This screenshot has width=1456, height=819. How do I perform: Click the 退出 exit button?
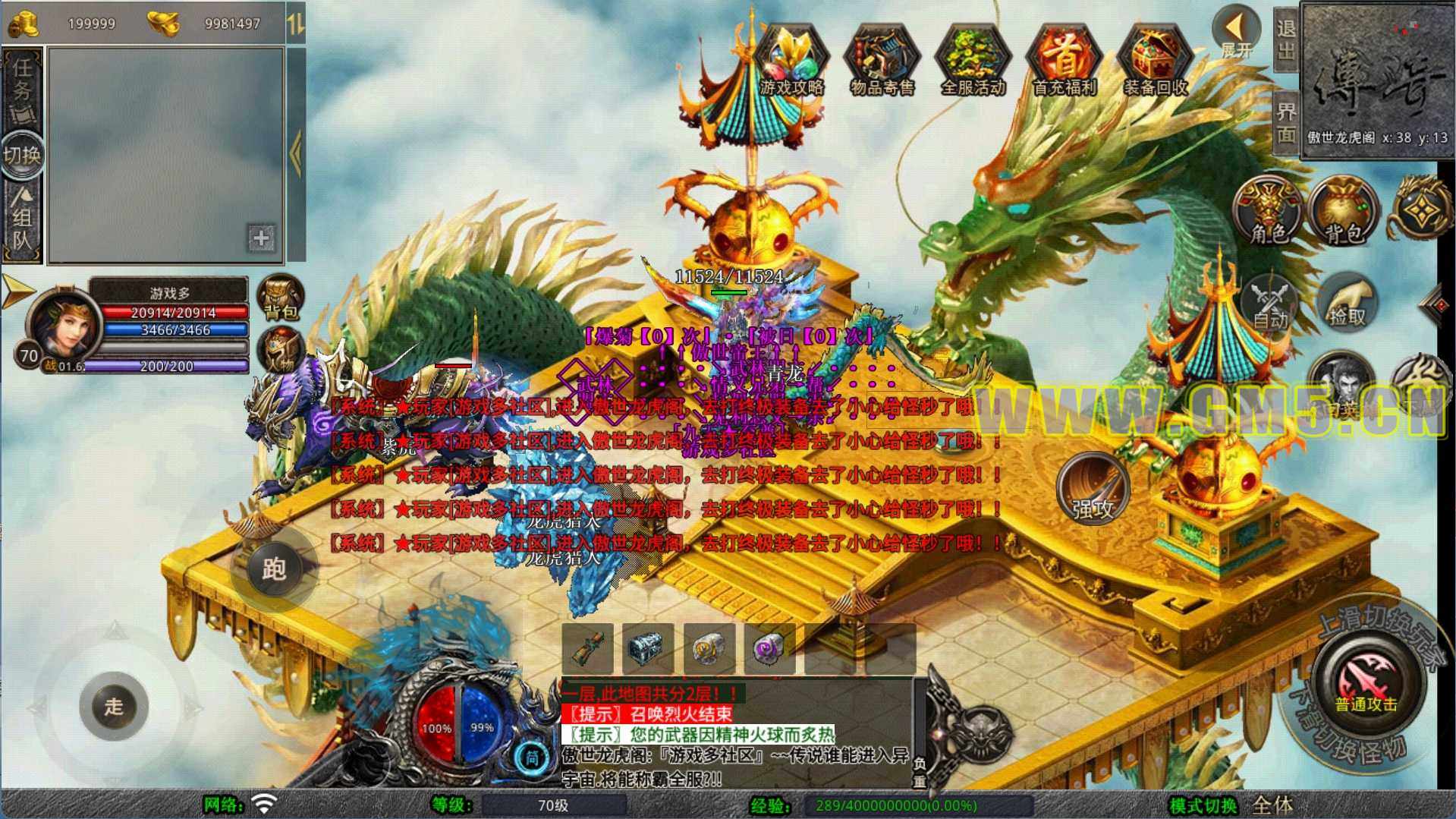point(1285,39)
